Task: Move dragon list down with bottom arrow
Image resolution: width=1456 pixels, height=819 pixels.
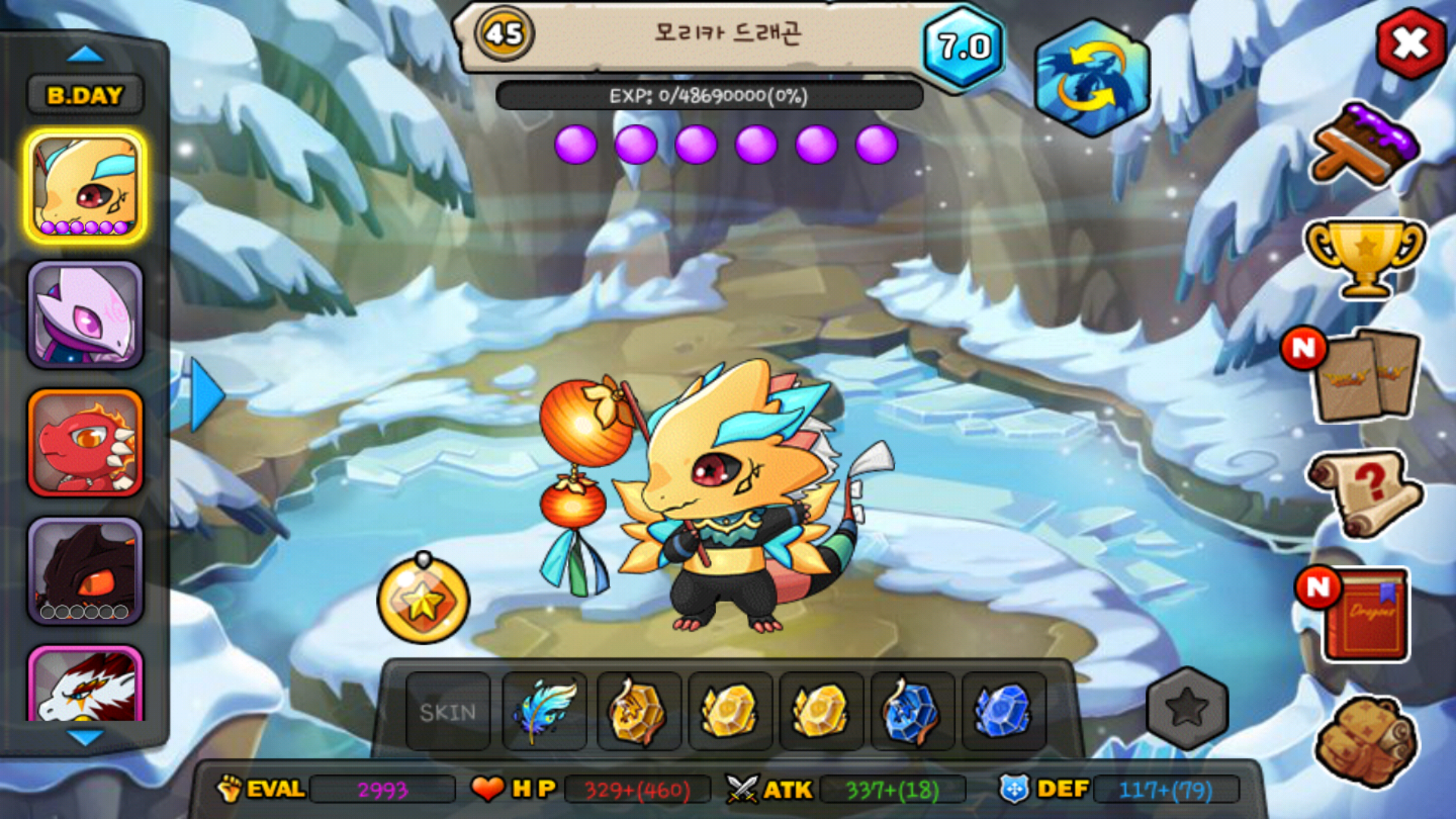Action: click(x=85, y=737)
